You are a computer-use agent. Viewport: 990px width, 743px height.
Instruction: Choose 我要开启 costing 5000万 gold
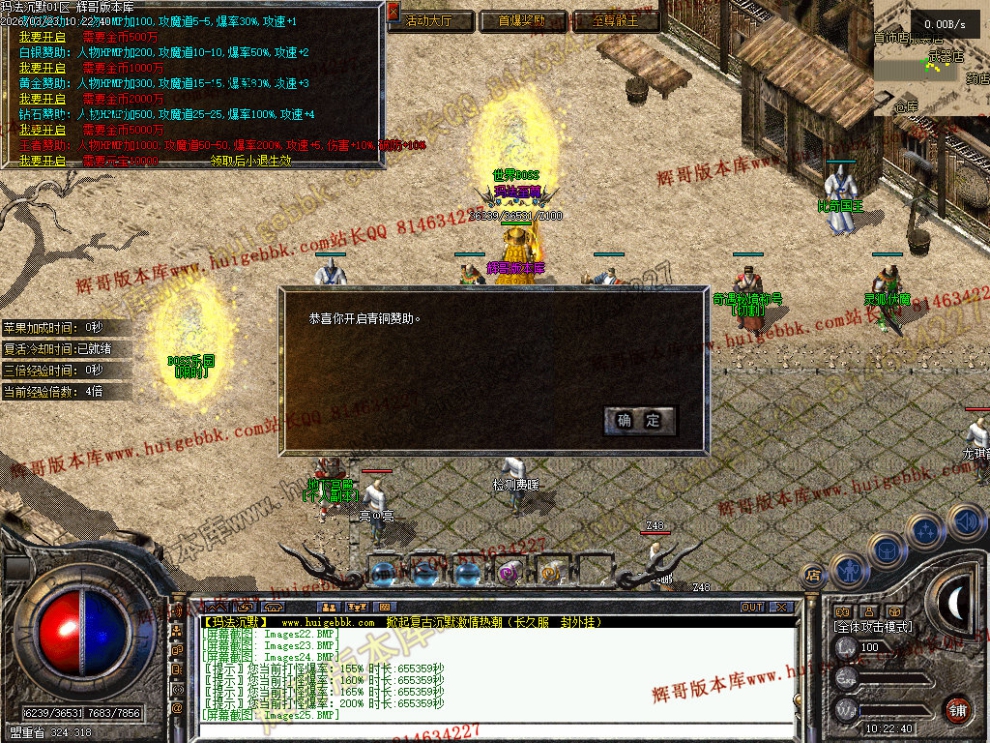[42, 130]
